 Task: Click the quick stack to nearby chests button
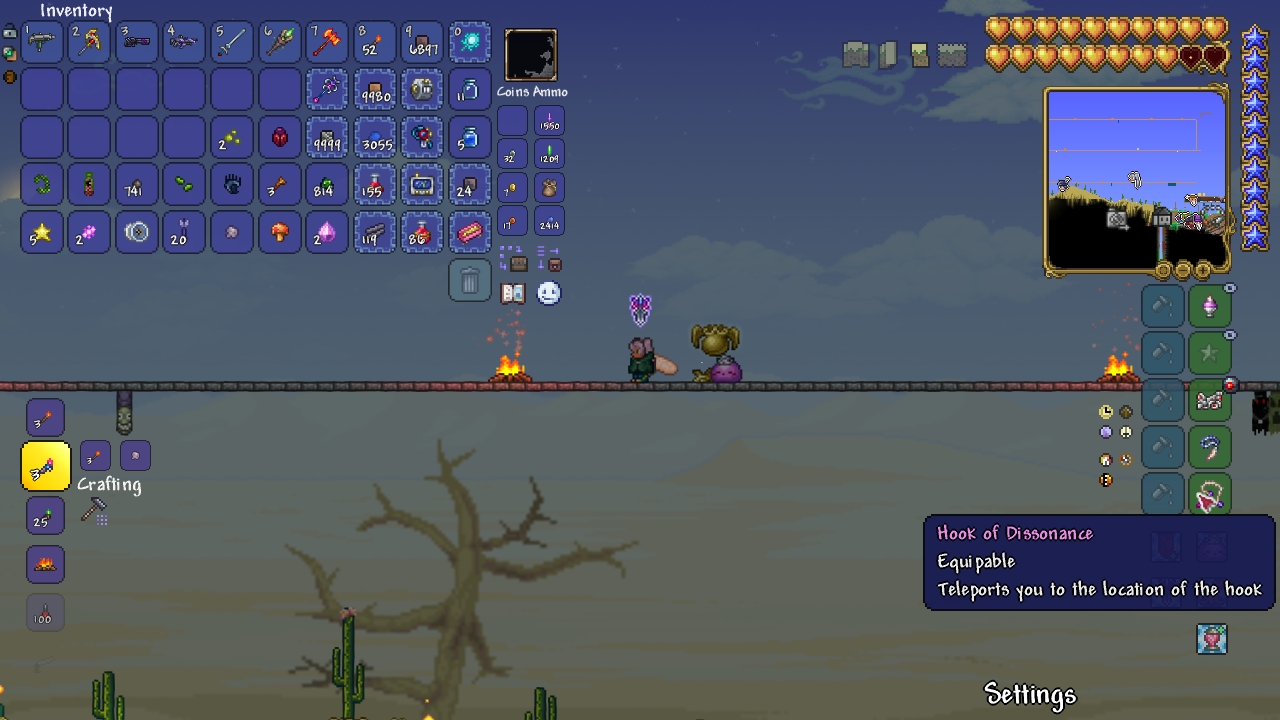pyautogui.click(x=513, y=259)
